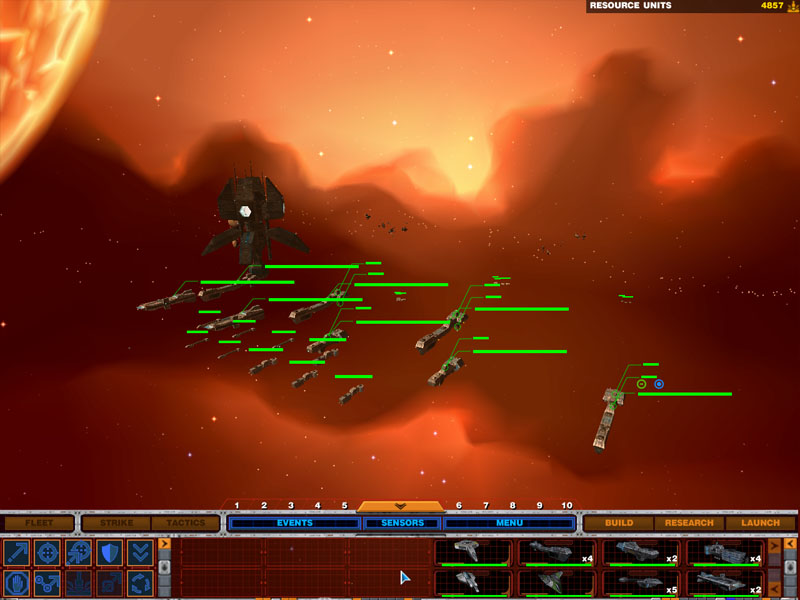This screenshot has height=600, width=800.
Task: Open the game Menu
Action: tap(511, 523)
